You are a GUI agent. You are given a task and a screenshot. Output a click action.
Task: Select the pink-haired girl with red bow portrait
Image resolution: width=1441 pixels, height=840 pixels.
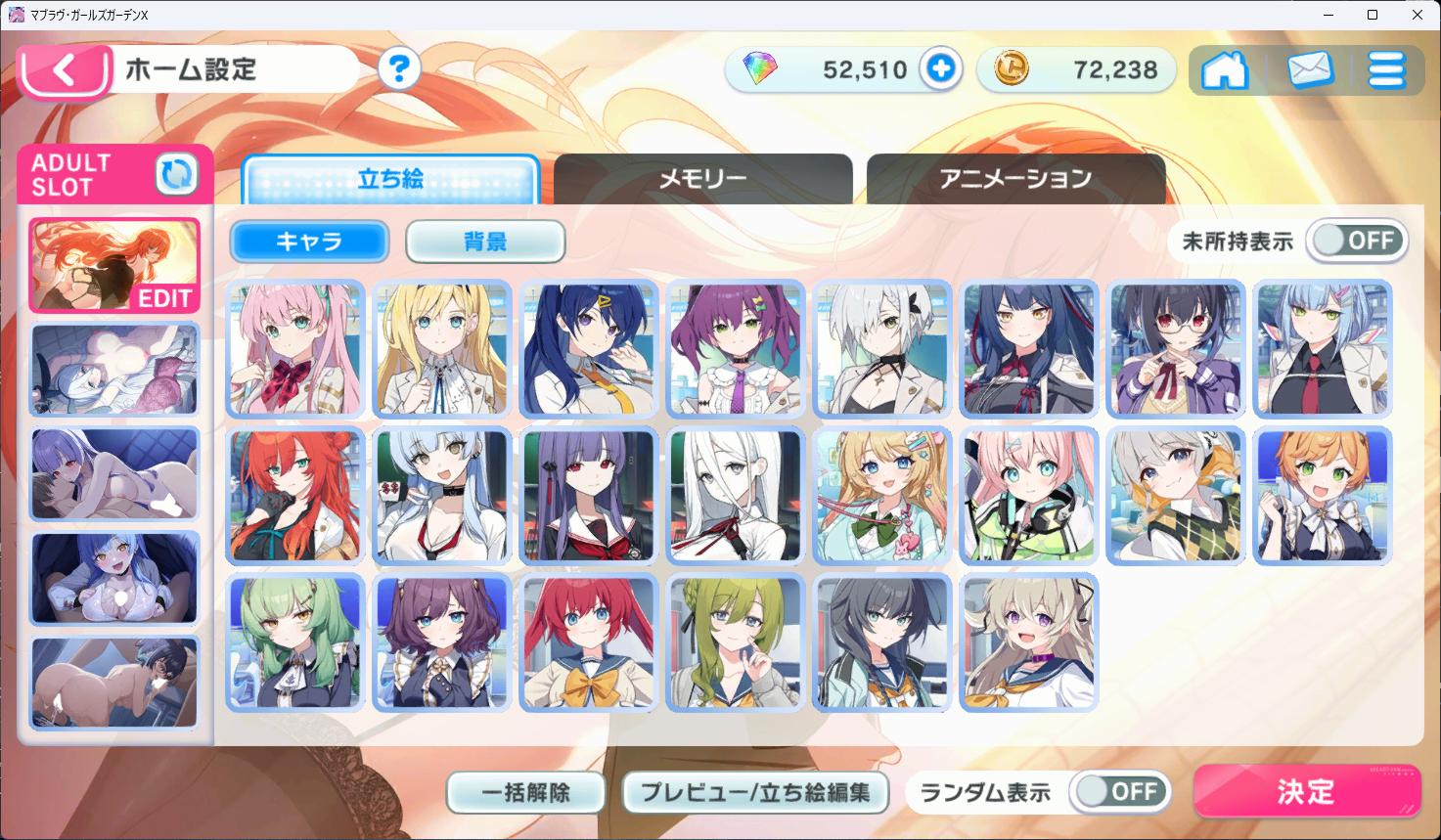point(294,349)
